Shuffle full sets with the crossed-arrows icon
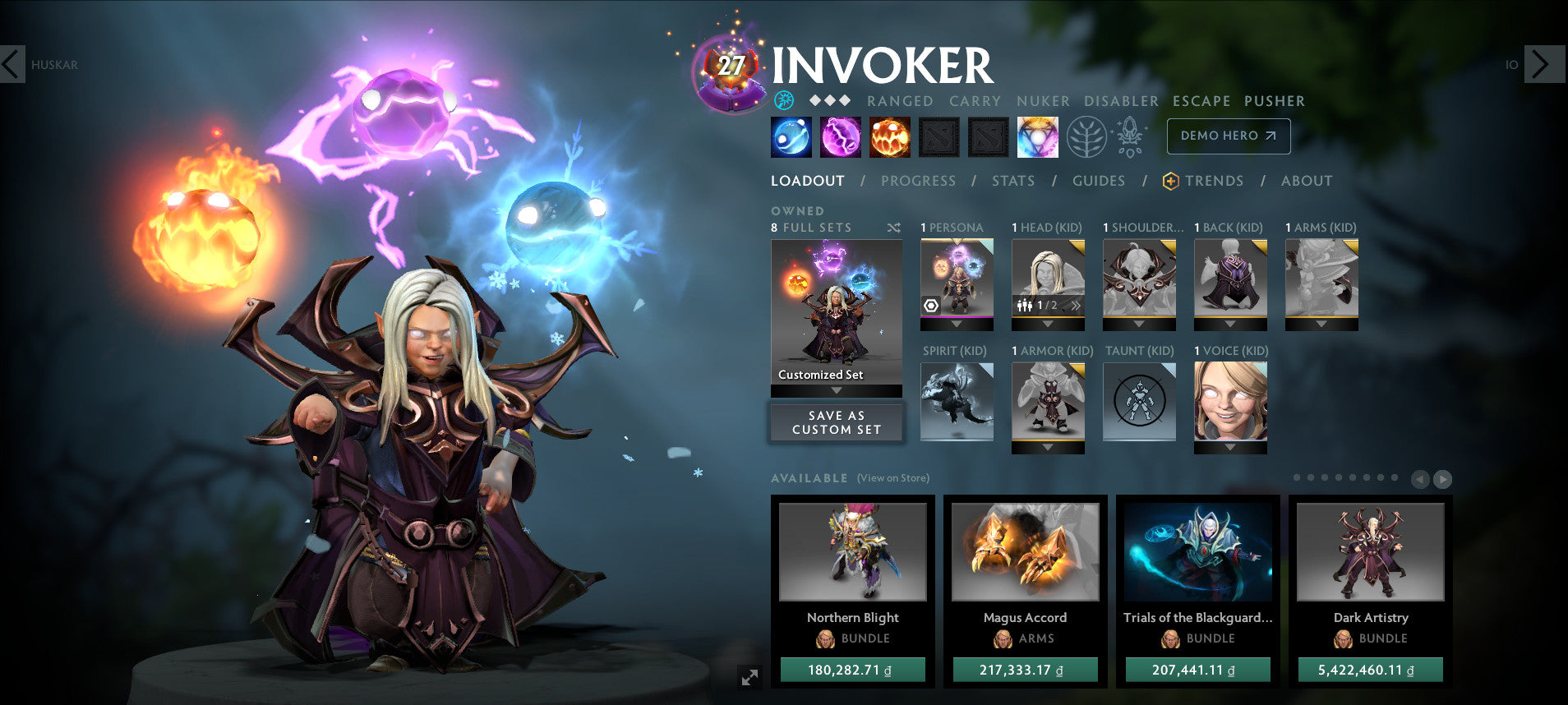The image size is (1568, 705). coord(894,228)
